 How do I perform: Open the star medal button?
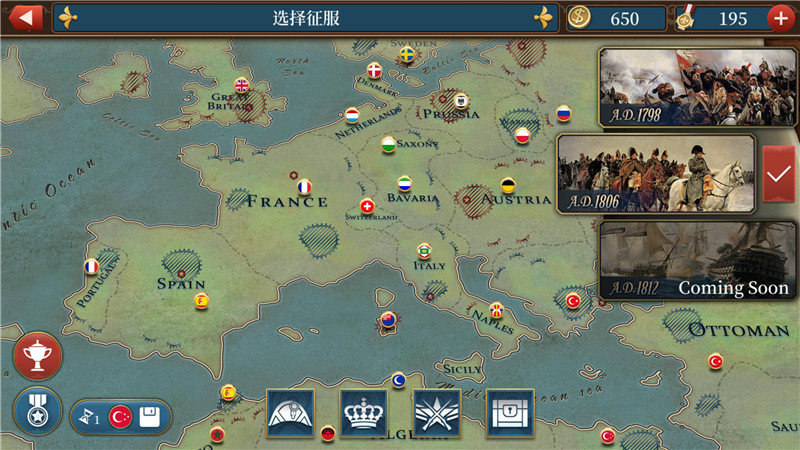tap(38, 411)
